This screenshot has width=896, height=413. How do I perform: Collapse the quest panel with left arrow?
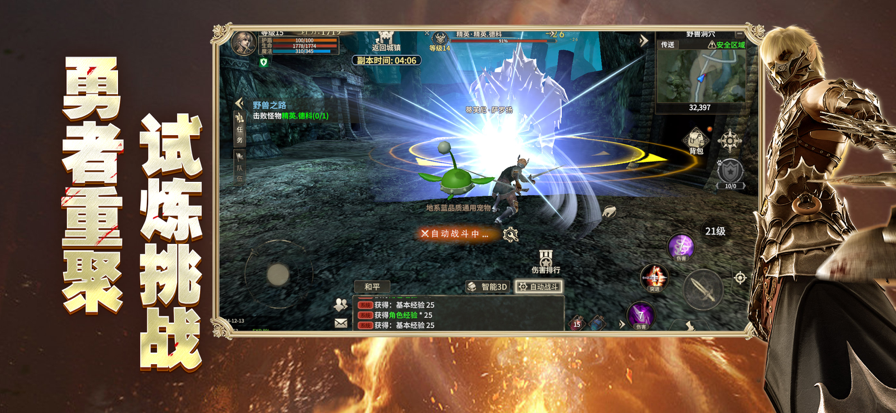[239, 103]
